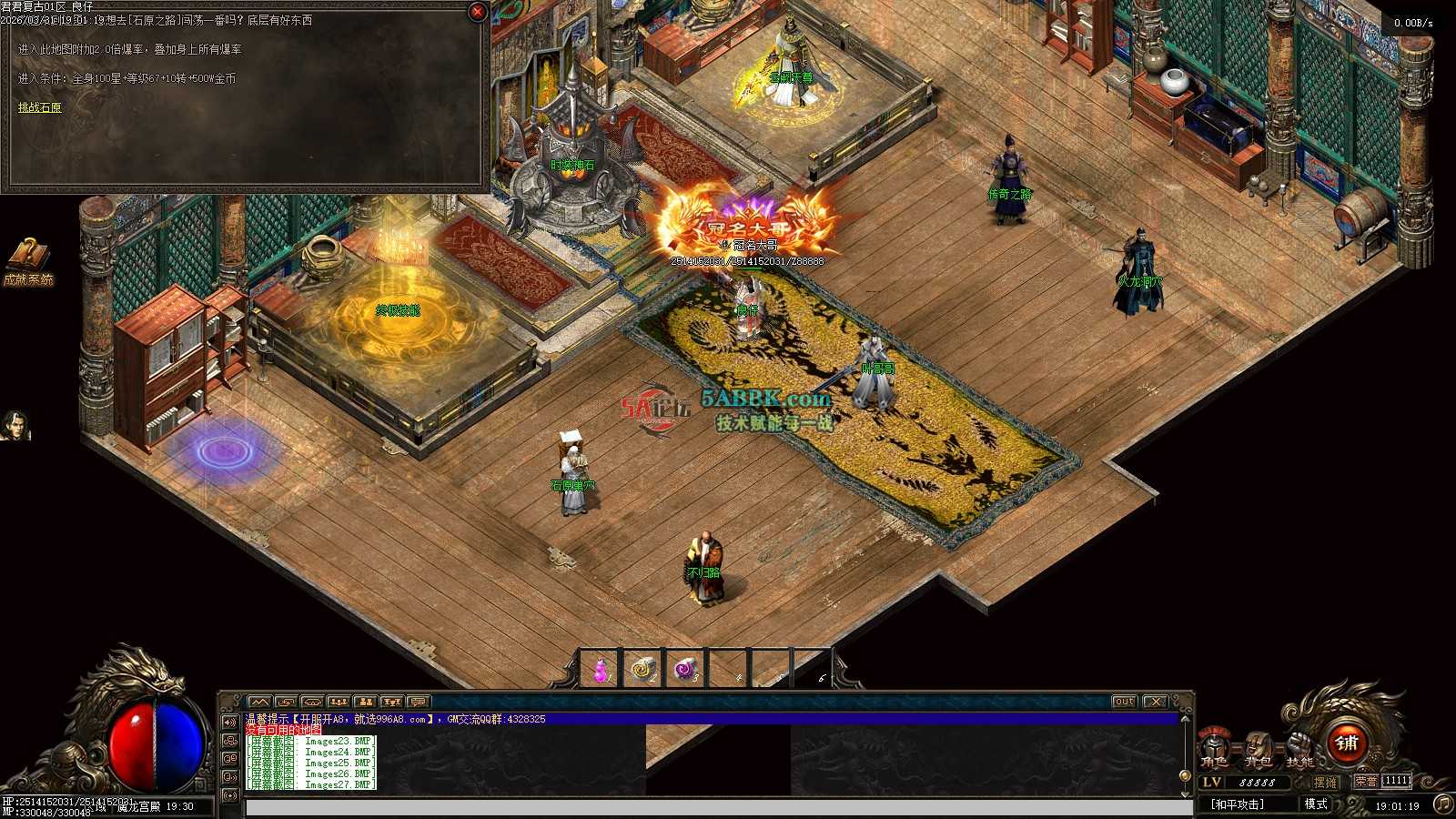Image resolution: width=1456 pixels, height=819 pixels.
Task: Open the 角色 character panel
Action: pyautogui.click(x=1214, y=748)
